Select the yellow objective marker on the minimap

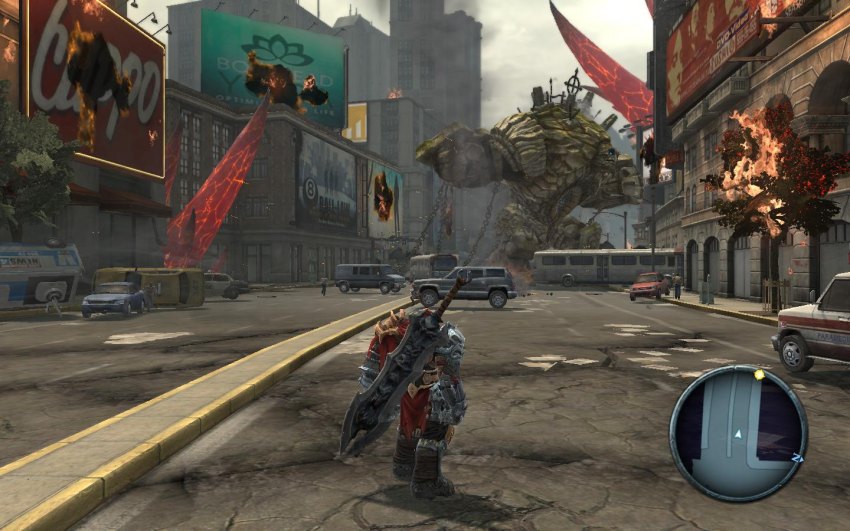759,376
